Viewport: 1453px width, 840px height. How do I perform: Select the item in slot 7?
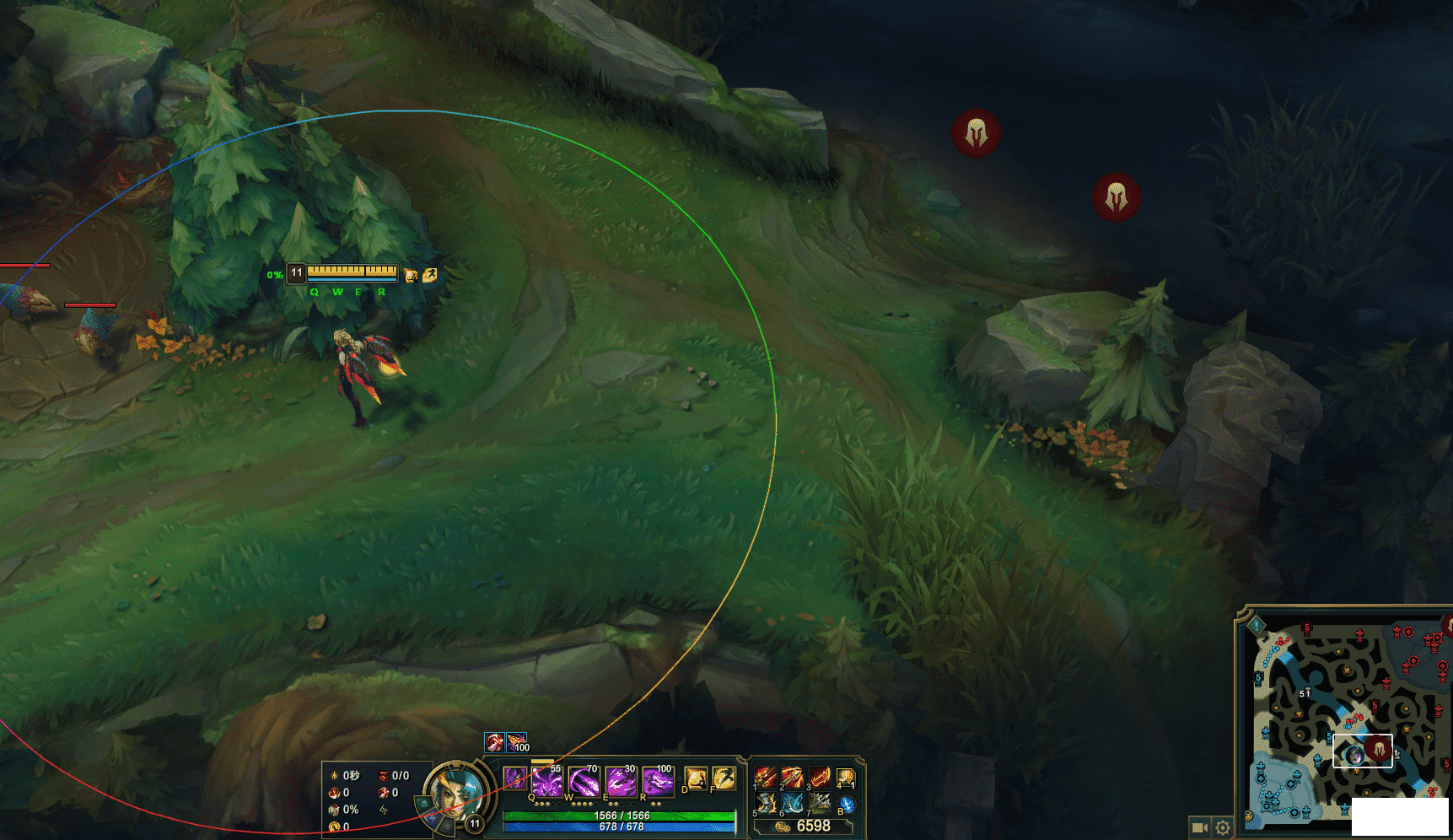820,803
